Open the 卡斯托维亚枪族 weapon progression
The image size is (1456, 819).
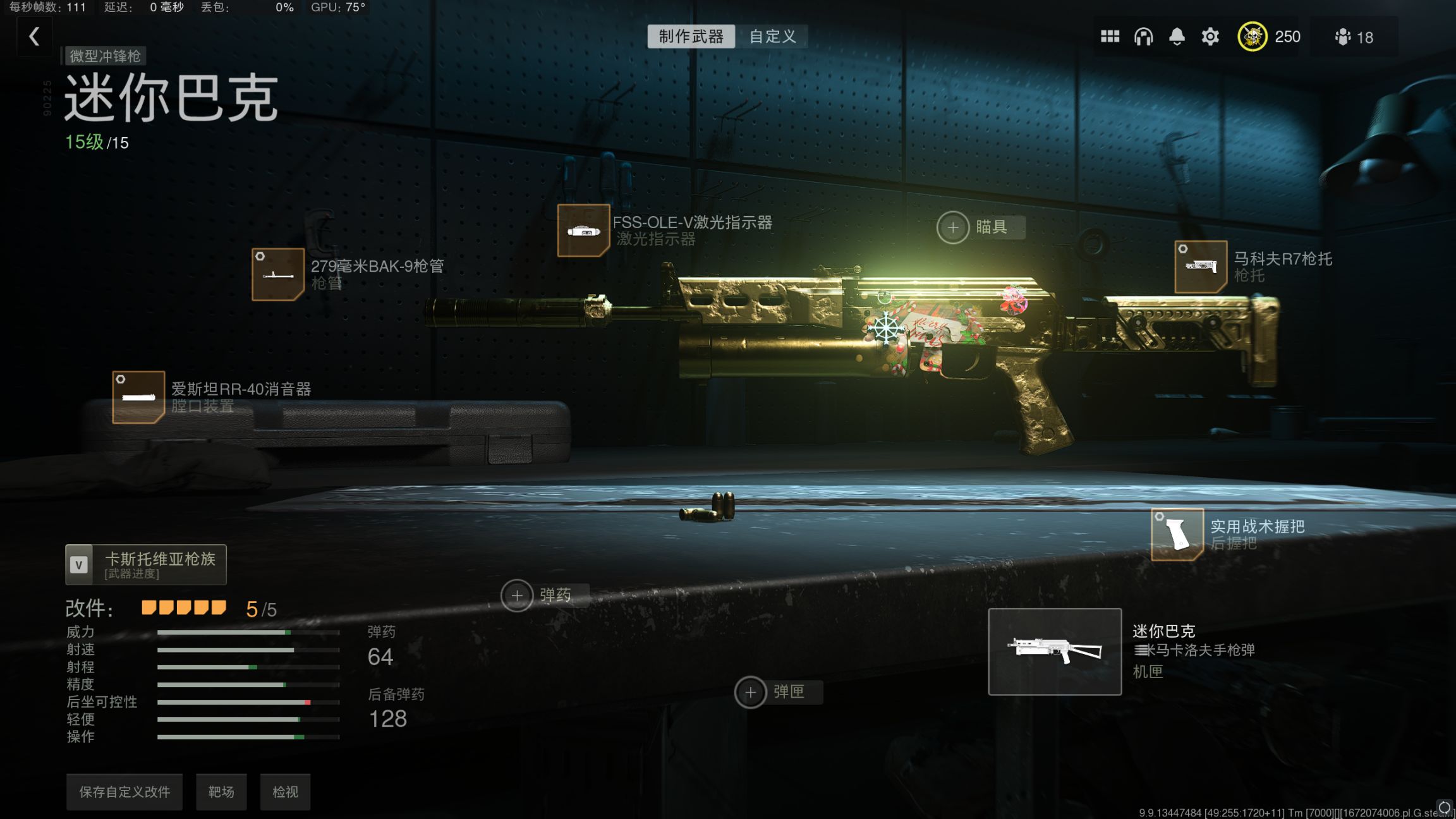coord(146,564)
